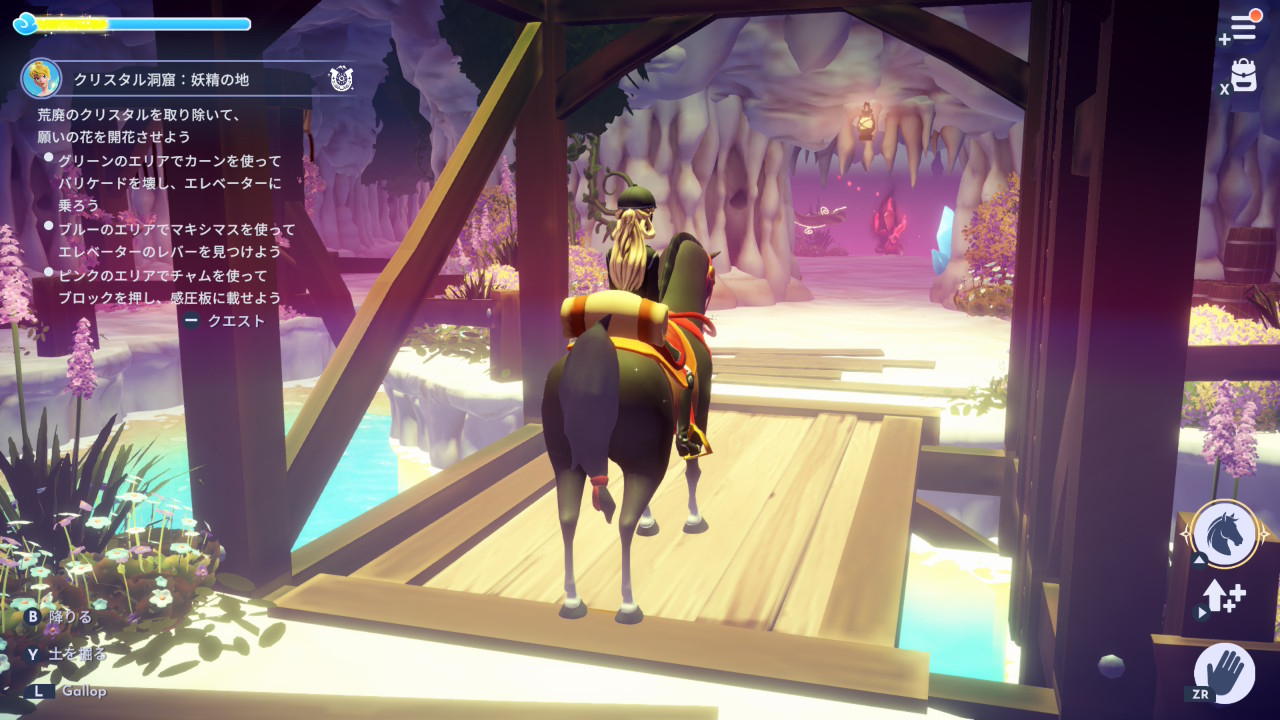Open the hamburger menu with notification dot

[1243, 28]
